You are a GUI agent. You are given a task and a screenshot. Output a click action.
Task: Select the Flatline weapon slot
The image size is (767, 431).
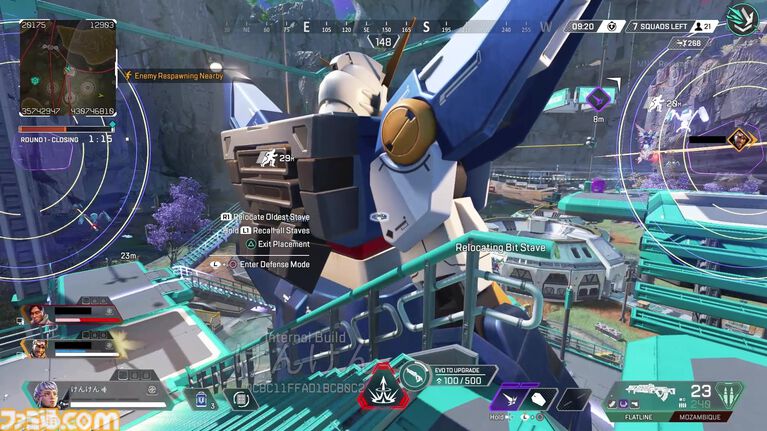pos(638,406)
